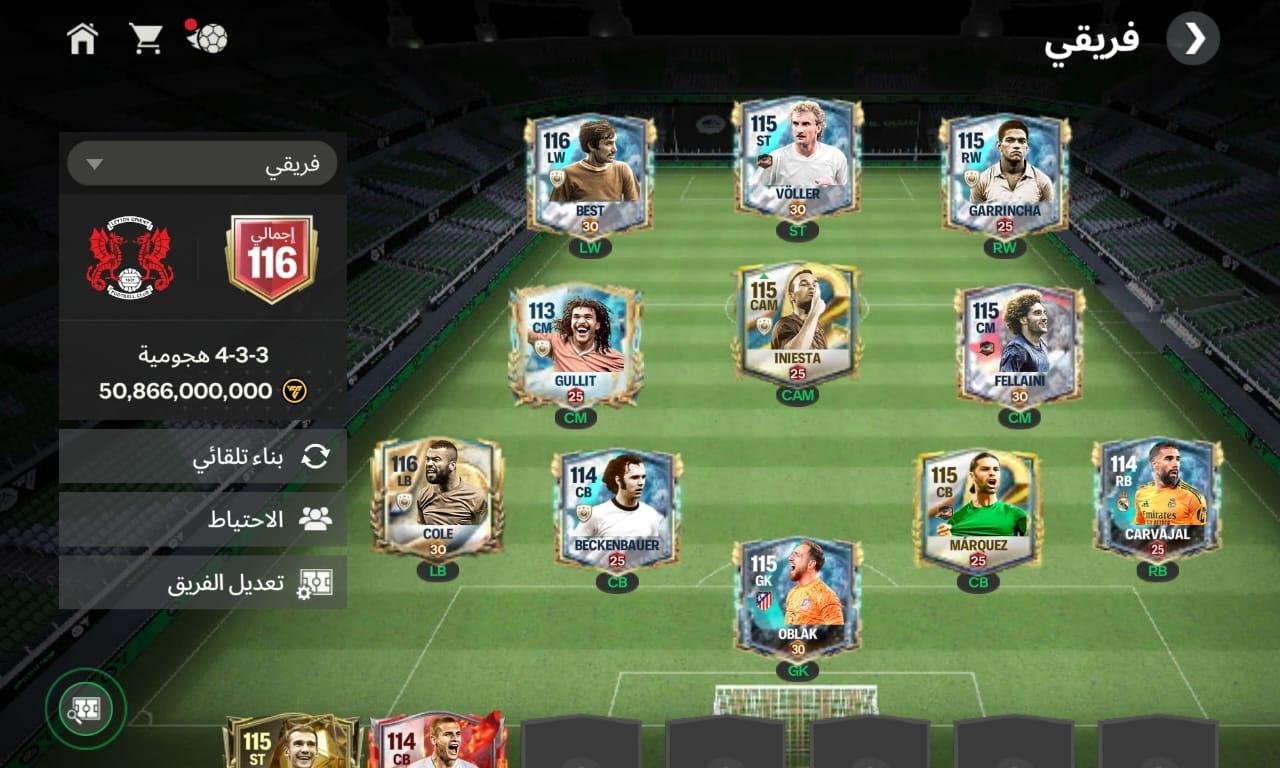The height and width of the screenshot is (768, 1280).
Task: Open the shopping cart store
Action: [x=146, y=39]
